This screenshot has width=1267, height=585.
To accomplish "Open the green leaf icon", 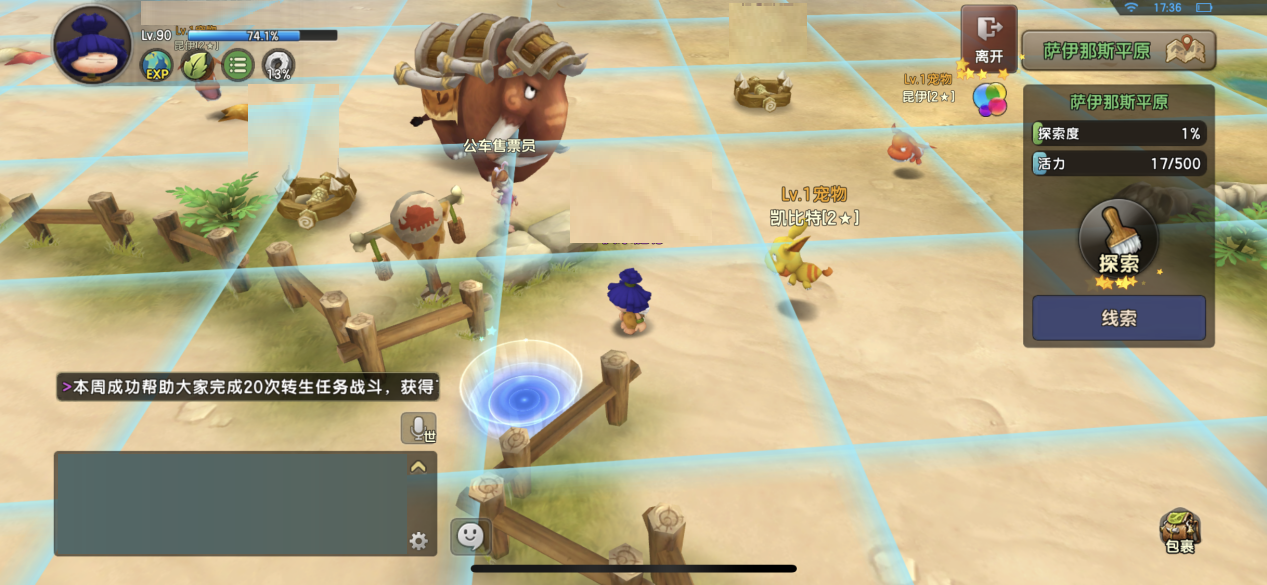I will pyautogui.click(x=197, y=66).
